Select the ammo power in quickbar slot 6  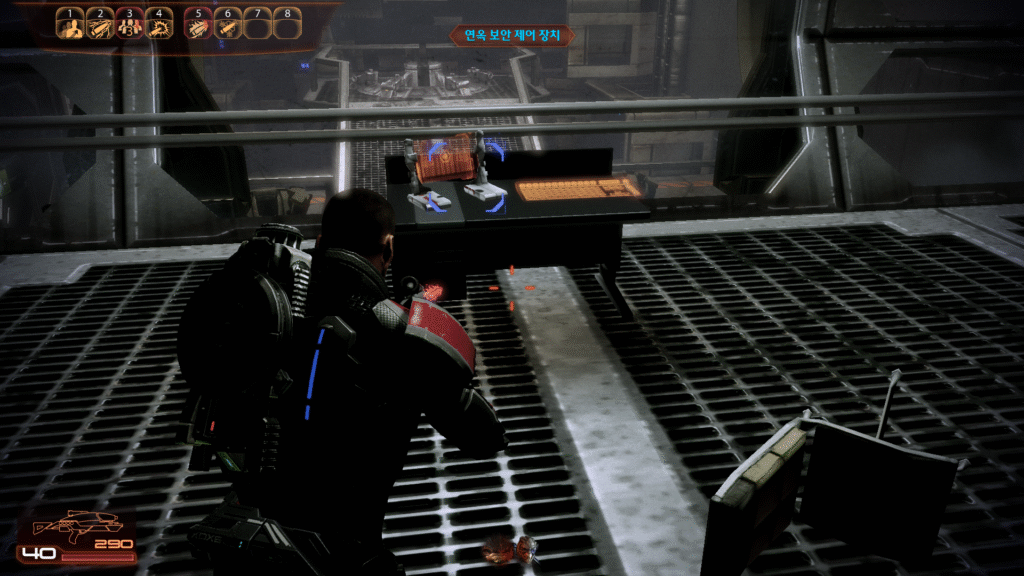[229, 27]
